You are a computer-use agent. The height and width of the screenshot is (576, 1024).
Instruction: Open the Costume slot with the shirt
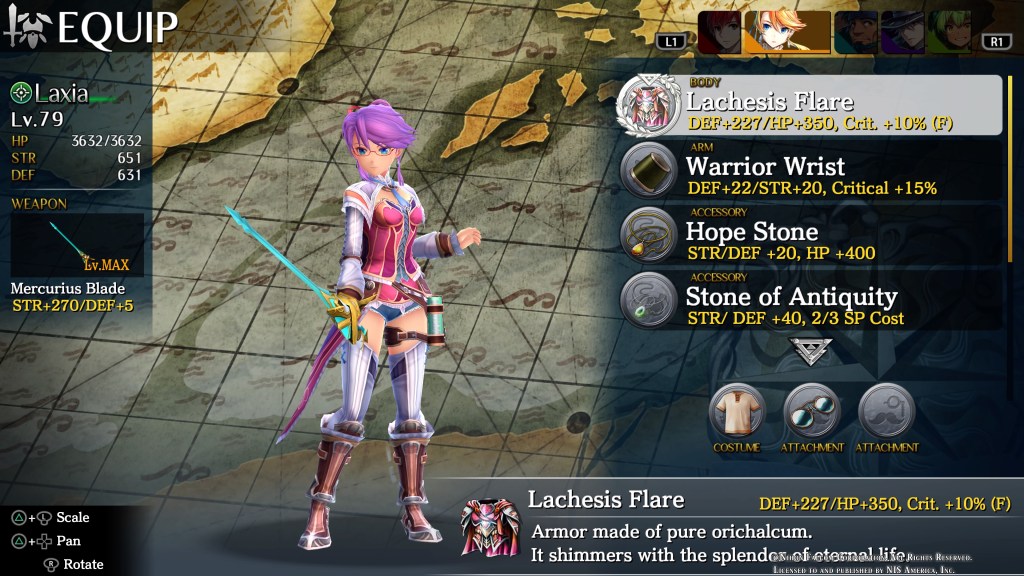(x=736, y=410)
